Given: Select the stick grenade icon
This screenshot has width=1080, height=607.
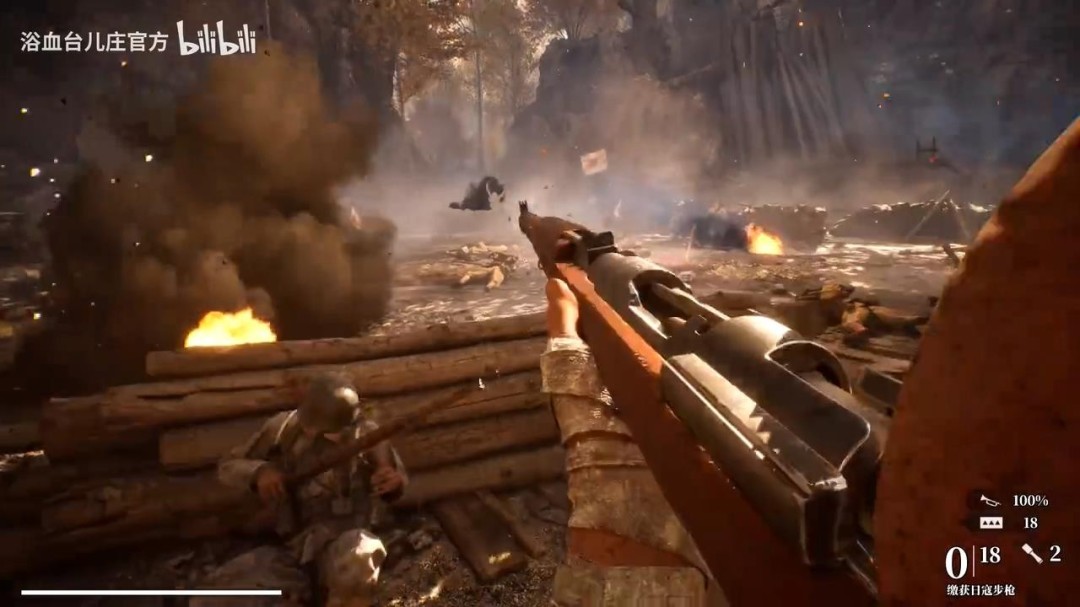Looking at the screenshot, I should [x=1032, y=553].
